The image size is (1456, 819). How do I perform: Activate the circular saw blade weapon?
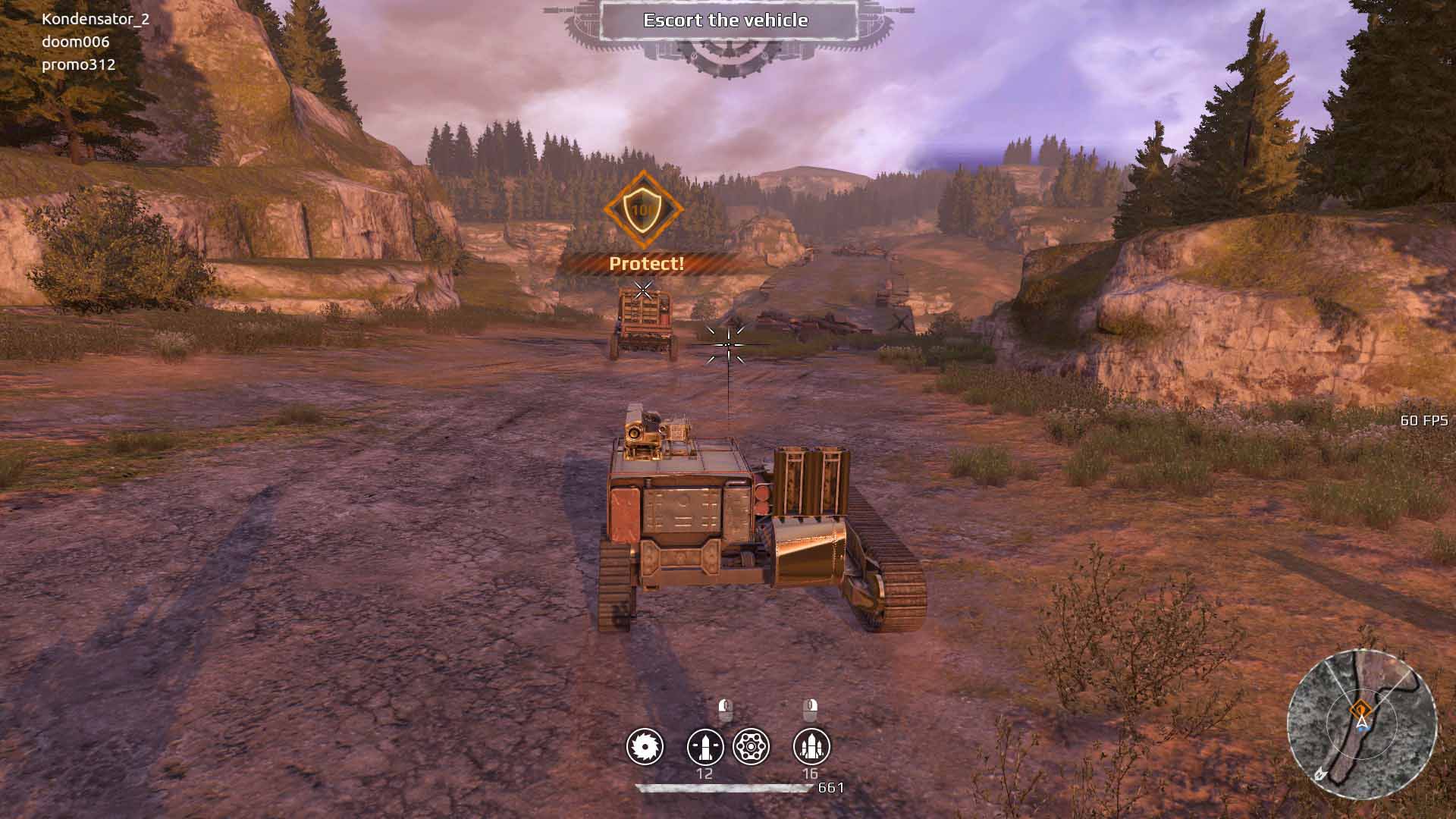645,747
